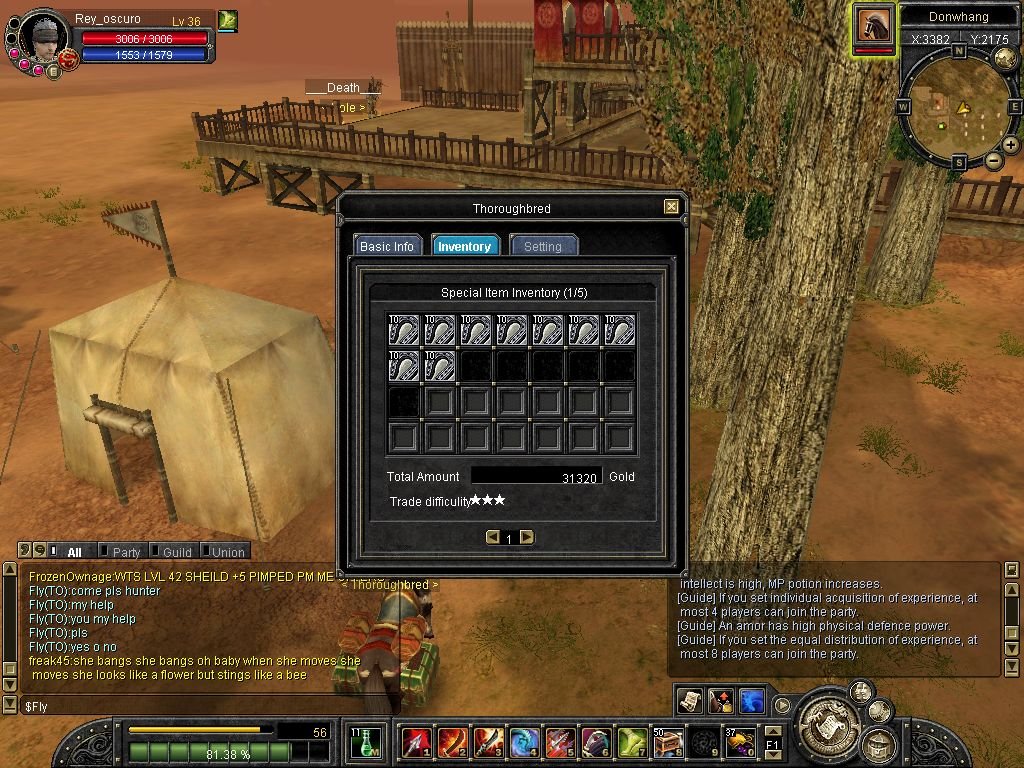Select the horse pet portrait icon
The height and width of the screenshot is (768, 1024).
pyautogui.click(x=874, y=27)
